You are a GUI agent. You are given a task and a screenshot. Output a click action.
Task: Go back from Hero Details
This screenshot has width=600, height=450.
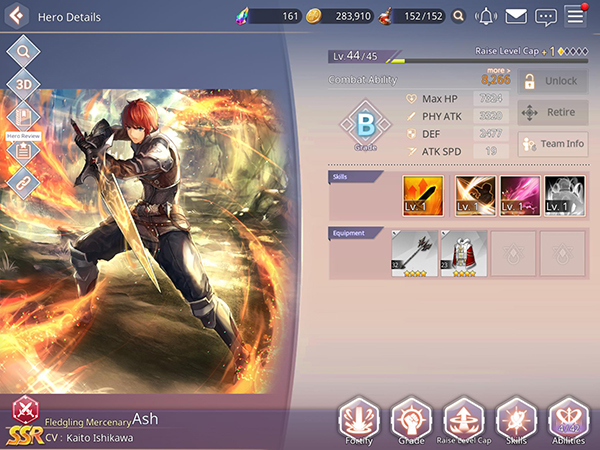point(17,16)
